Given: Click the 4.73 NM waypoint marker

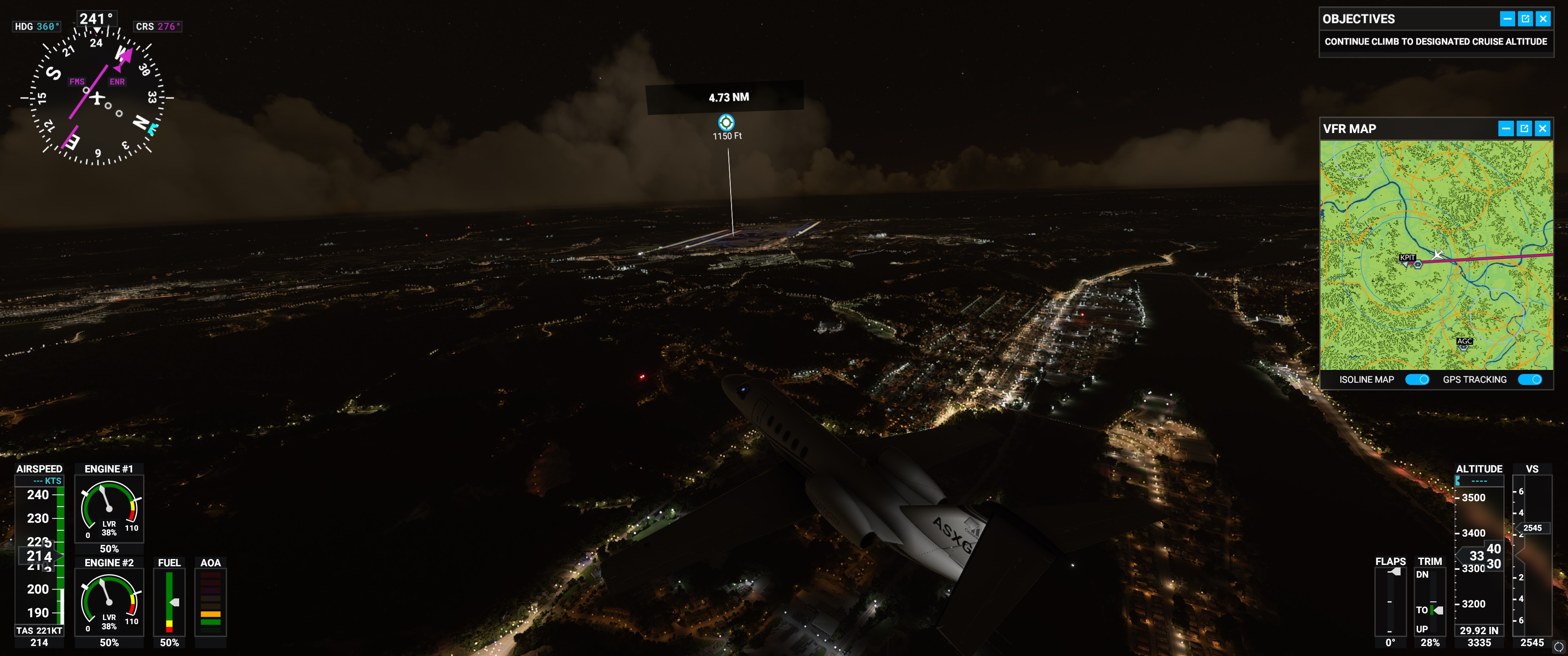Looking at the screenshot, I should coord(726,122).
